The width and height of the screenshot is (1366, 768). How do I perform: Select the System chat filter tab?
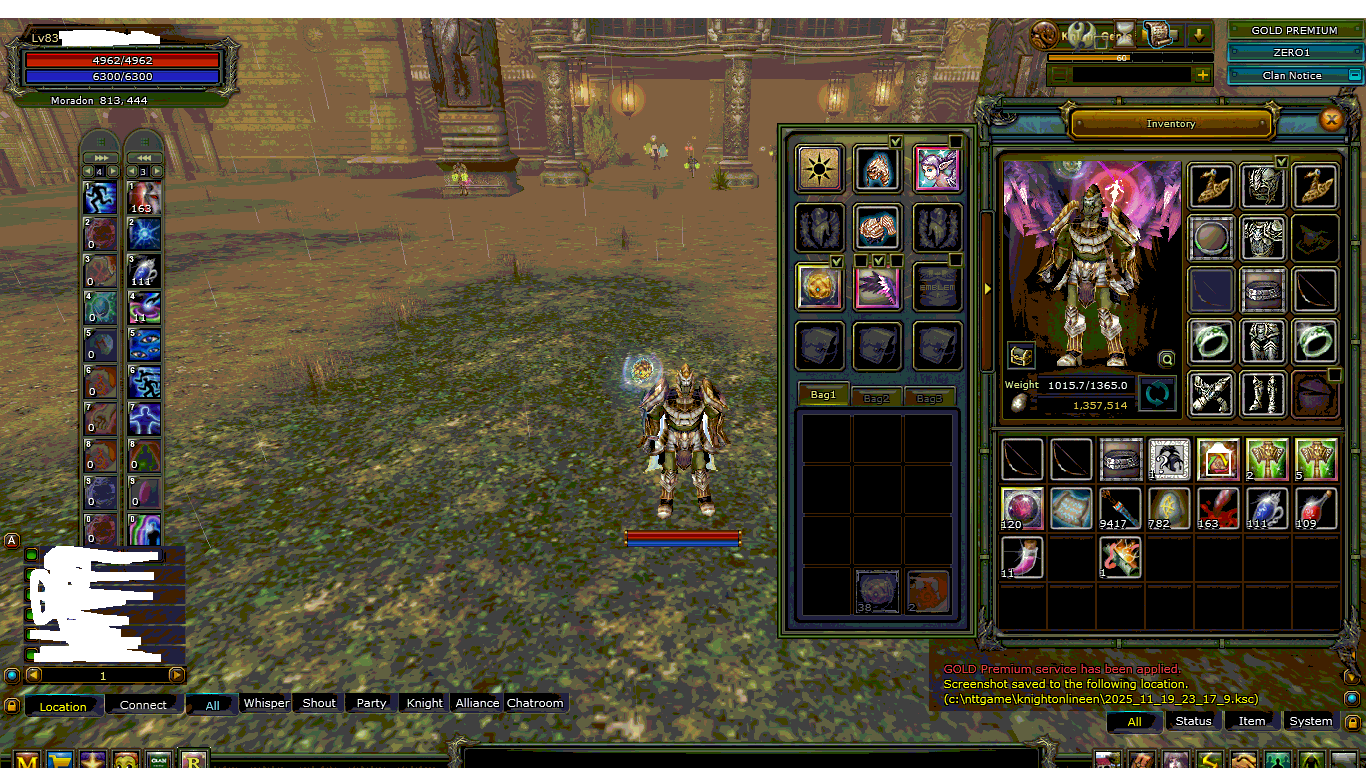click(1309, 720)
